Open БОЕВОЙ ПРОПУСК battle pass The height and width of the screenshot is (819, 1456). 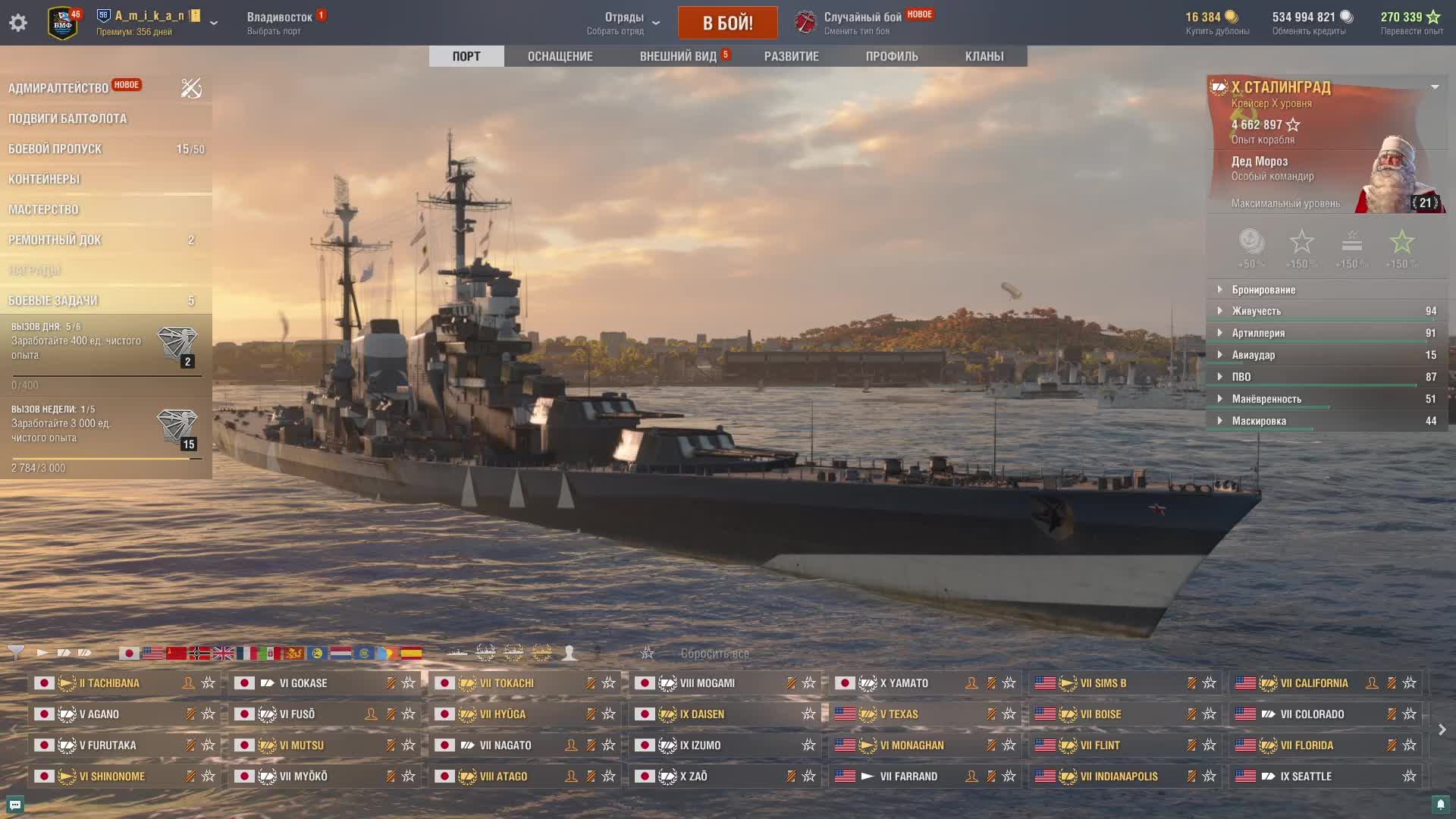click(x=55, y=149)
